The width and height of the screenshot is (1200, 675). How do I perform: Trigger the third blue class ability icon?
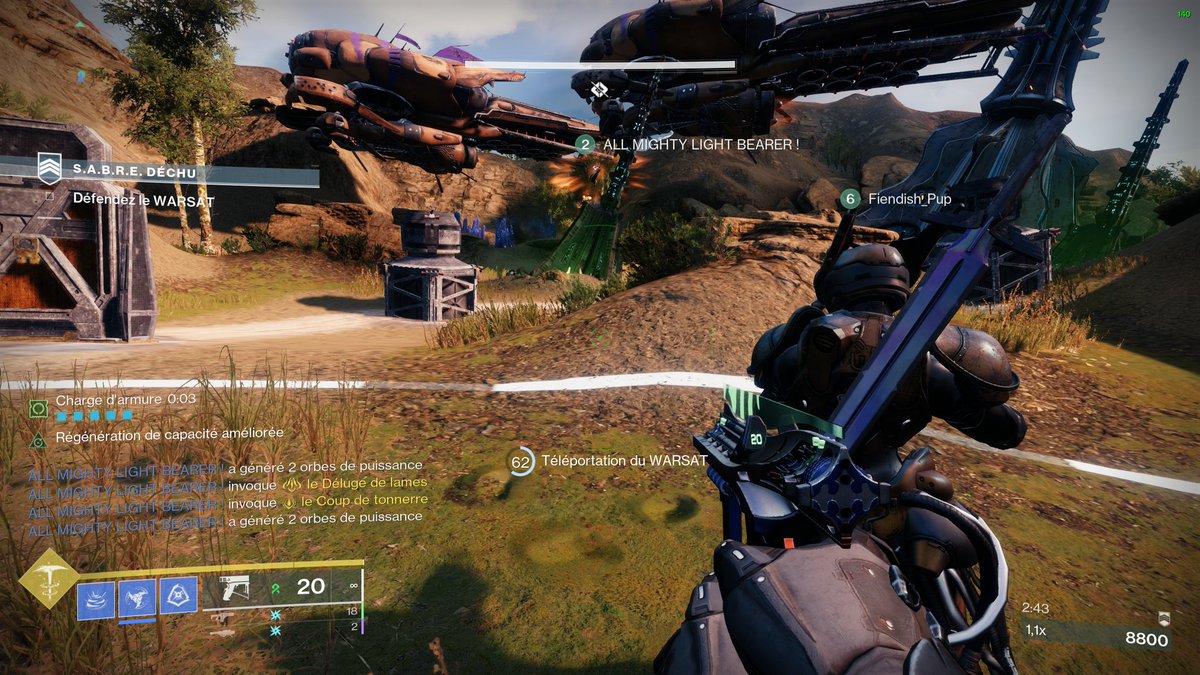coord(178,597)
